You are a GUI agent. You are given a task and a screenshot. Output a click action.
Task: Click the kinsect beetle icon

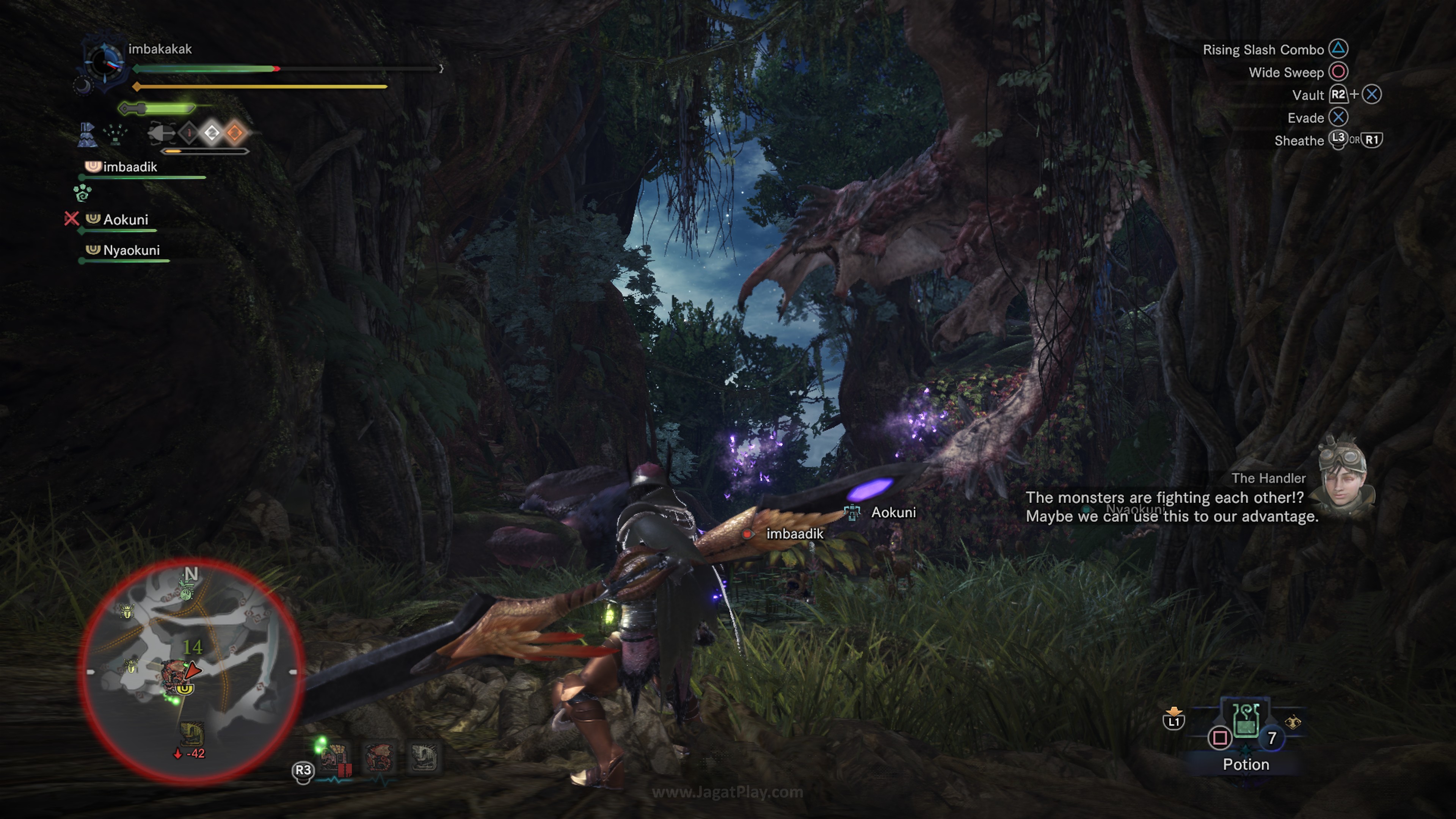coord(161,133)
